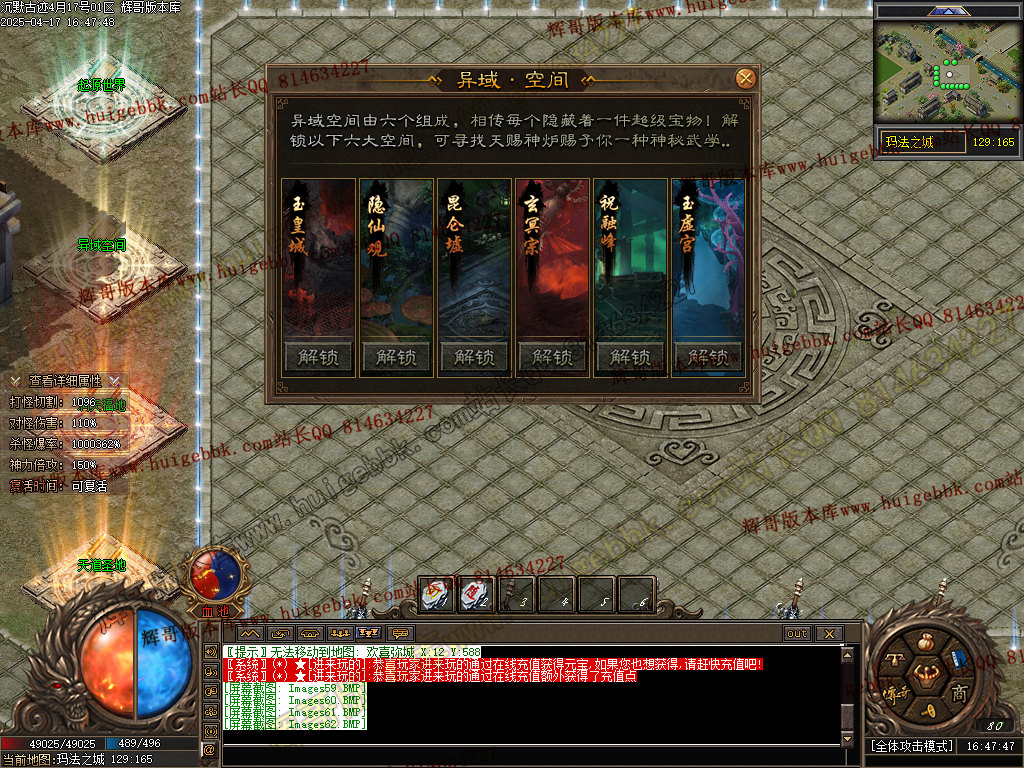Viewport: 1024px width, 768px height.
Task: Toggle the 全体攻击模式 attack mode label
Action: 910,746
